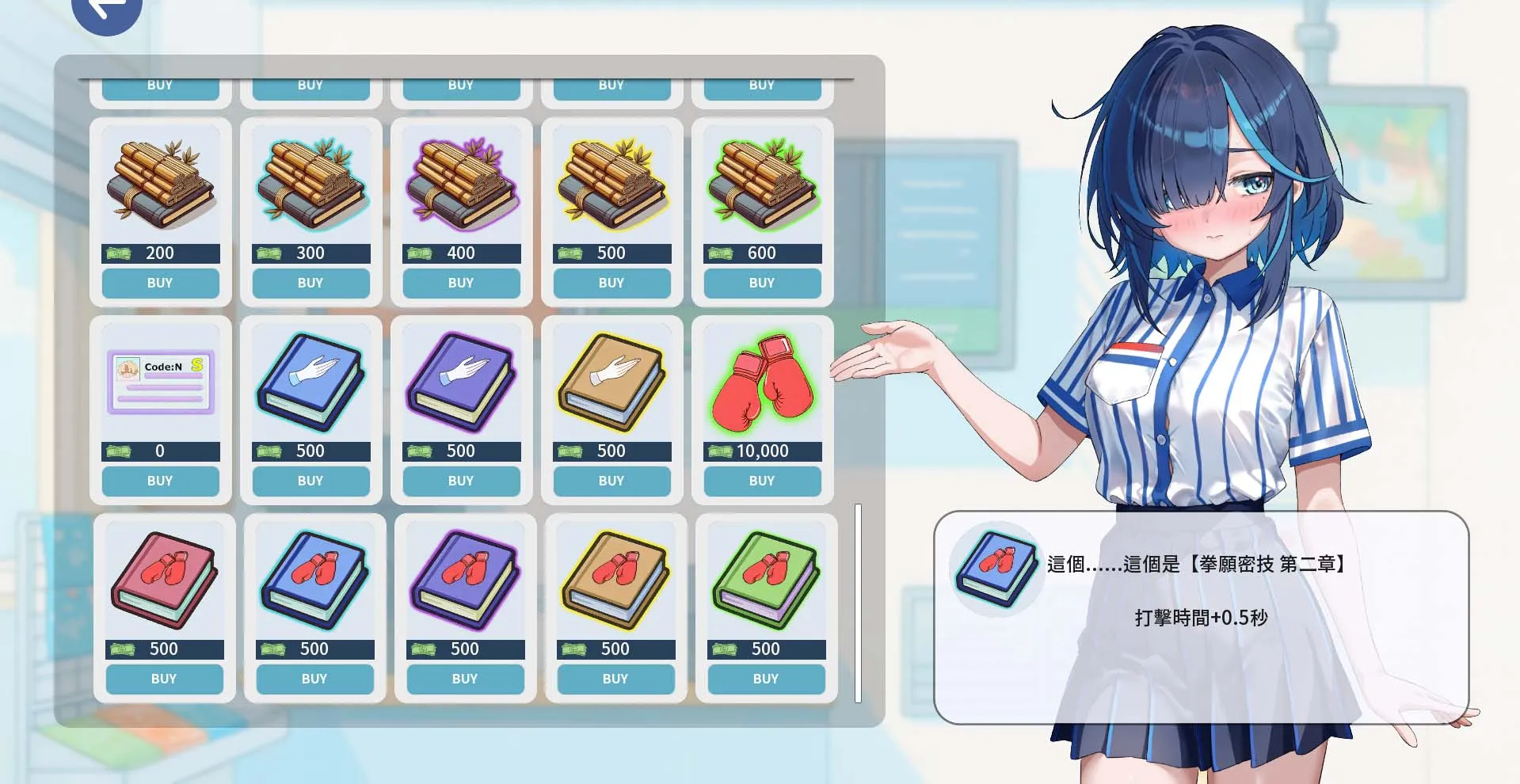
Task: Select the yellow-glowing bamboo bundle priced 500
Action: [x=611, y=185]
